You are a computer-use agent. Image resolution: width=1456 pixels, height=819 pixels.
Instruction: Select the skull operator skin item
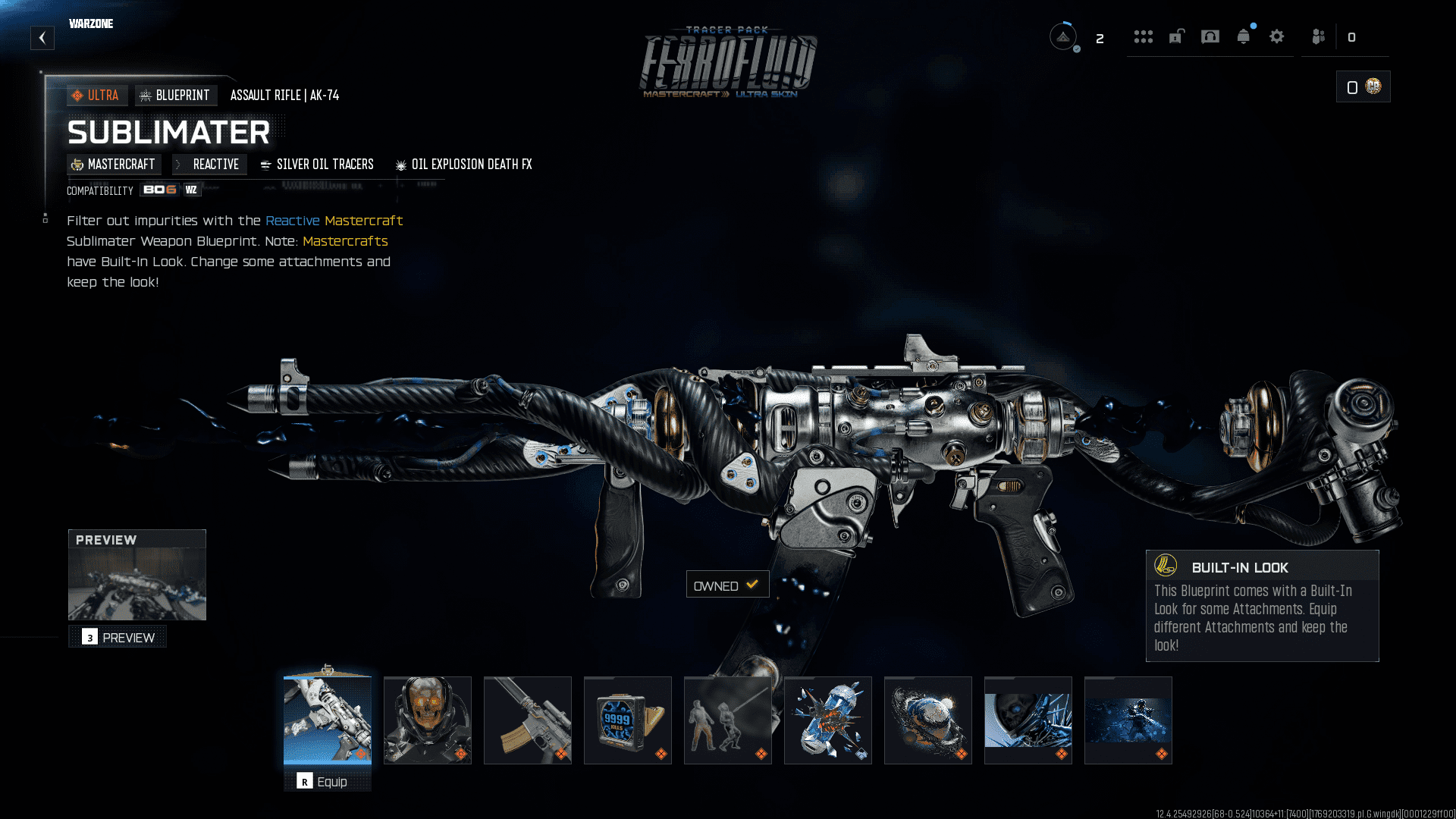(428, 720)
